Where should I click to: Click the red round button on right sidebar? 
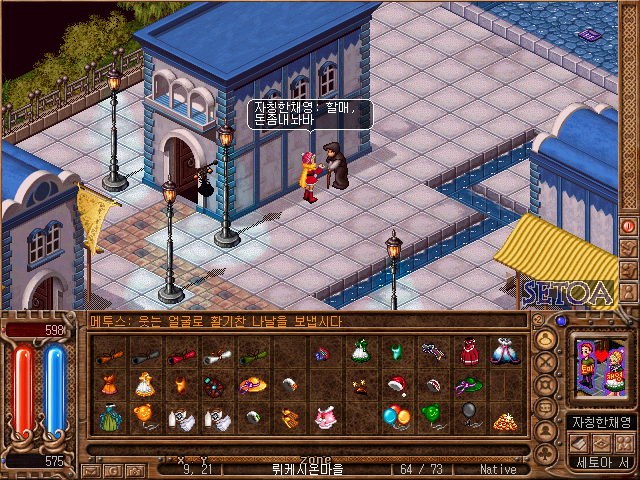pyautogui.click(x=628, y=227)
